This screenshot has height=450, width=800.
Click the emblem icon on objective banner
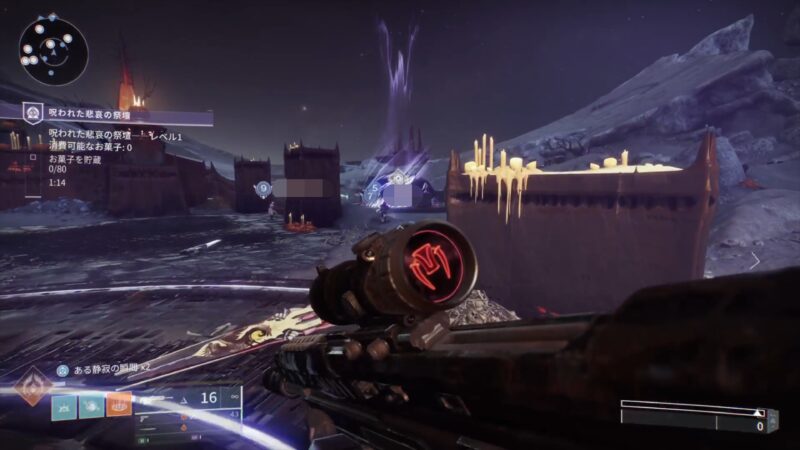tap(31, 115)
